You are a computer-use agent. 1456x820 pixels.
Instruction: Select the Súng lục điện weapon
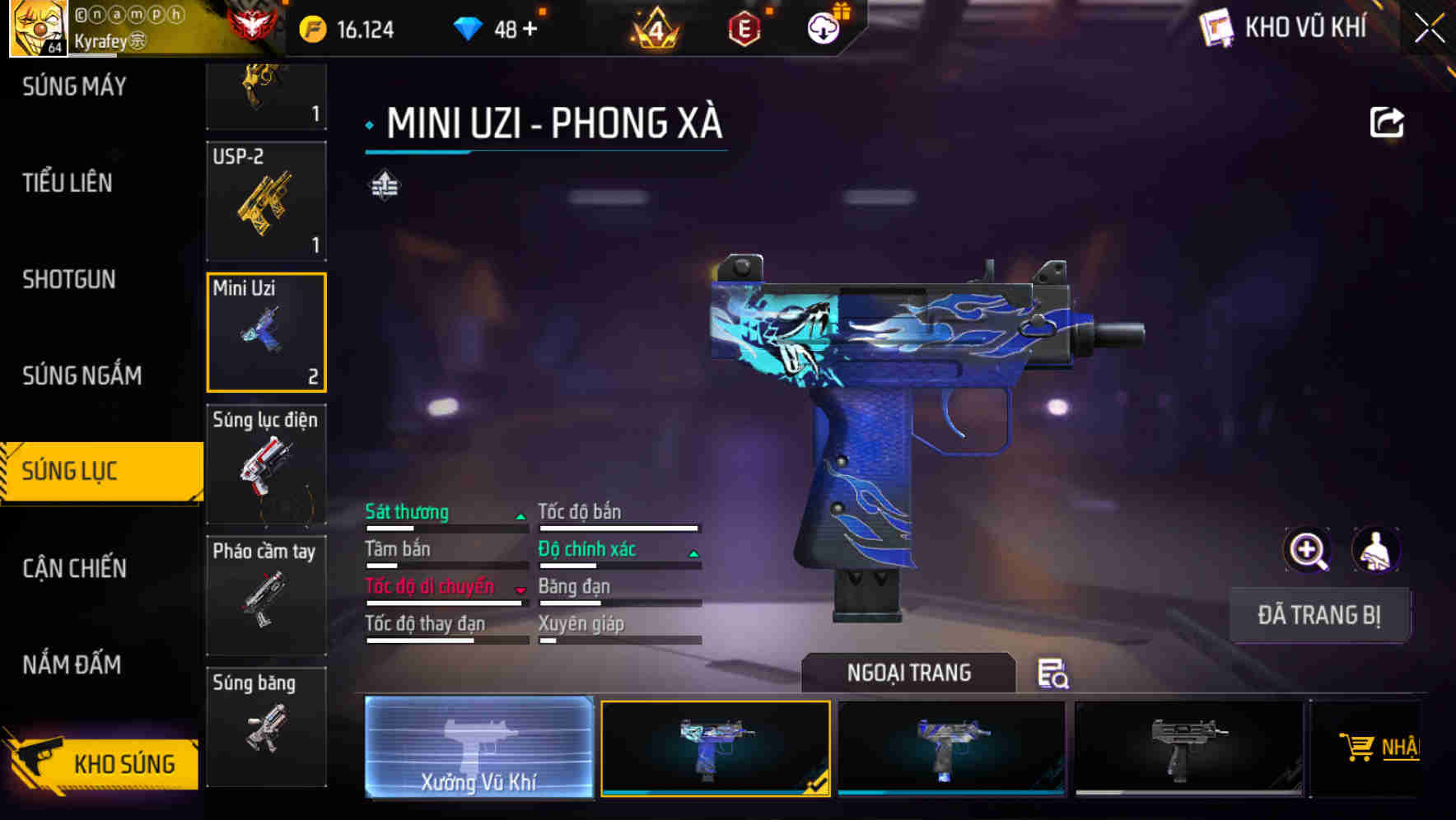pyautogui.click(x=267, y=465)
